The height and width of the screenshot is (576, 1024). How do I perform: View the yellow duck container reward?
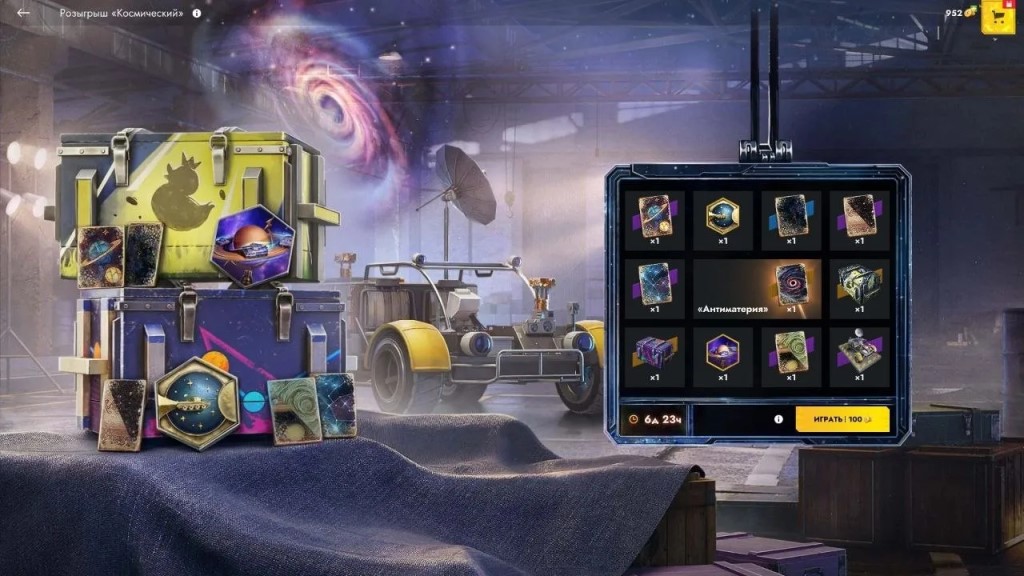859,284
